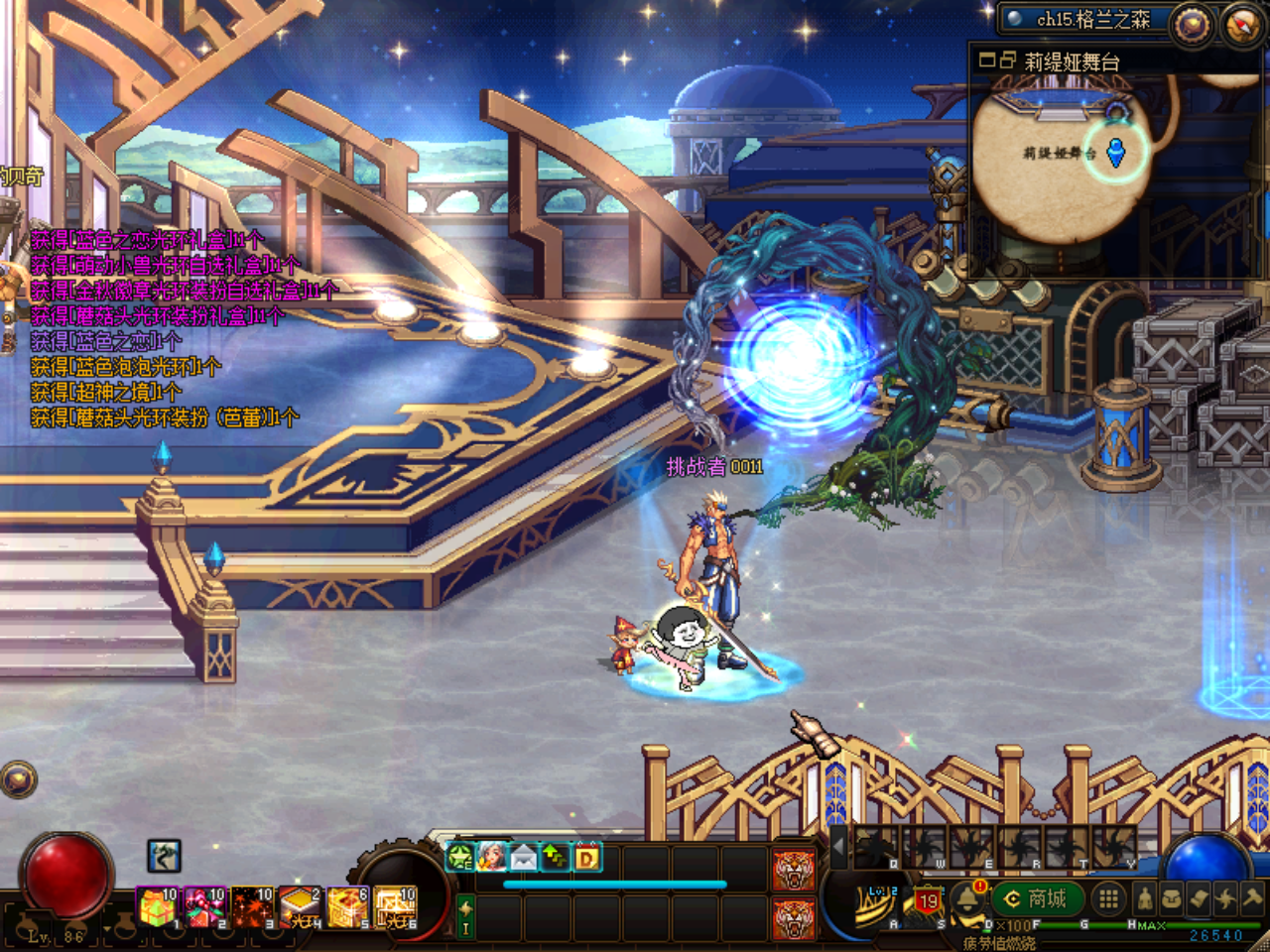This screenshot has width=1270, height=952.
Task: Click the silver-haired girl portrait icon
Action: (491, 857)
